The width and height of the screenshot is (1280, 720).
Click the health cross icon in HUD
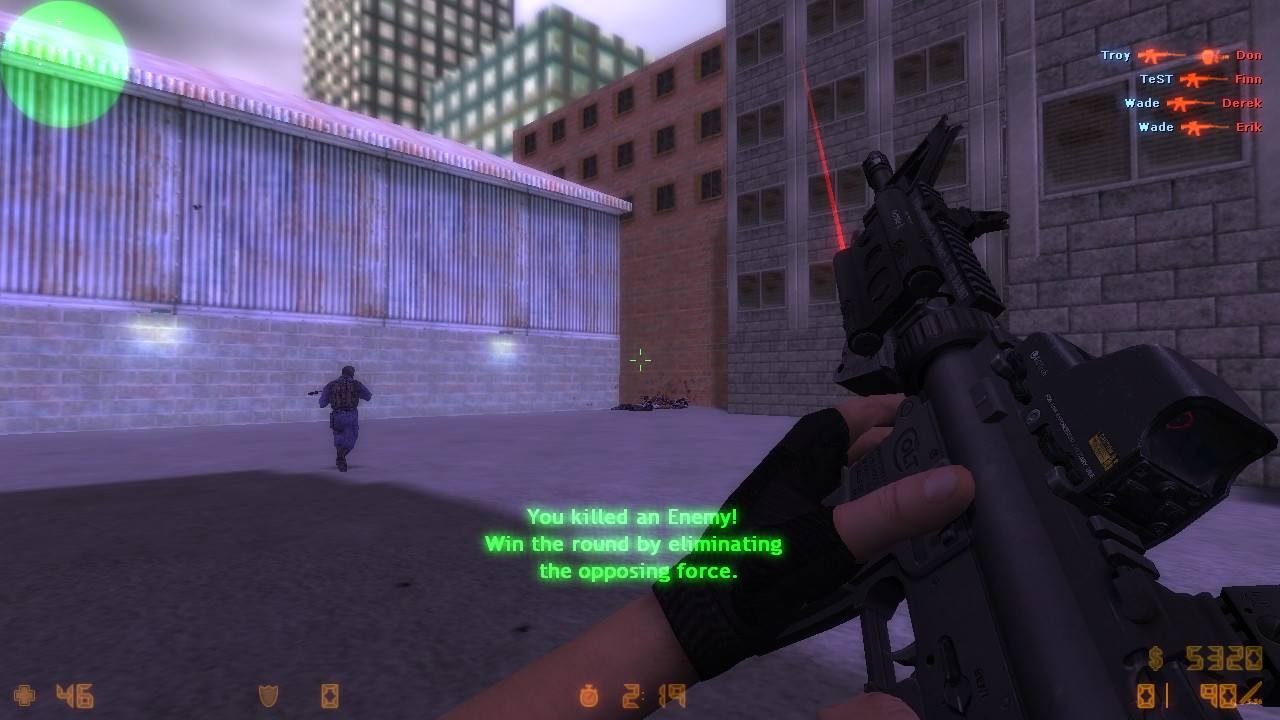(25, 695)
